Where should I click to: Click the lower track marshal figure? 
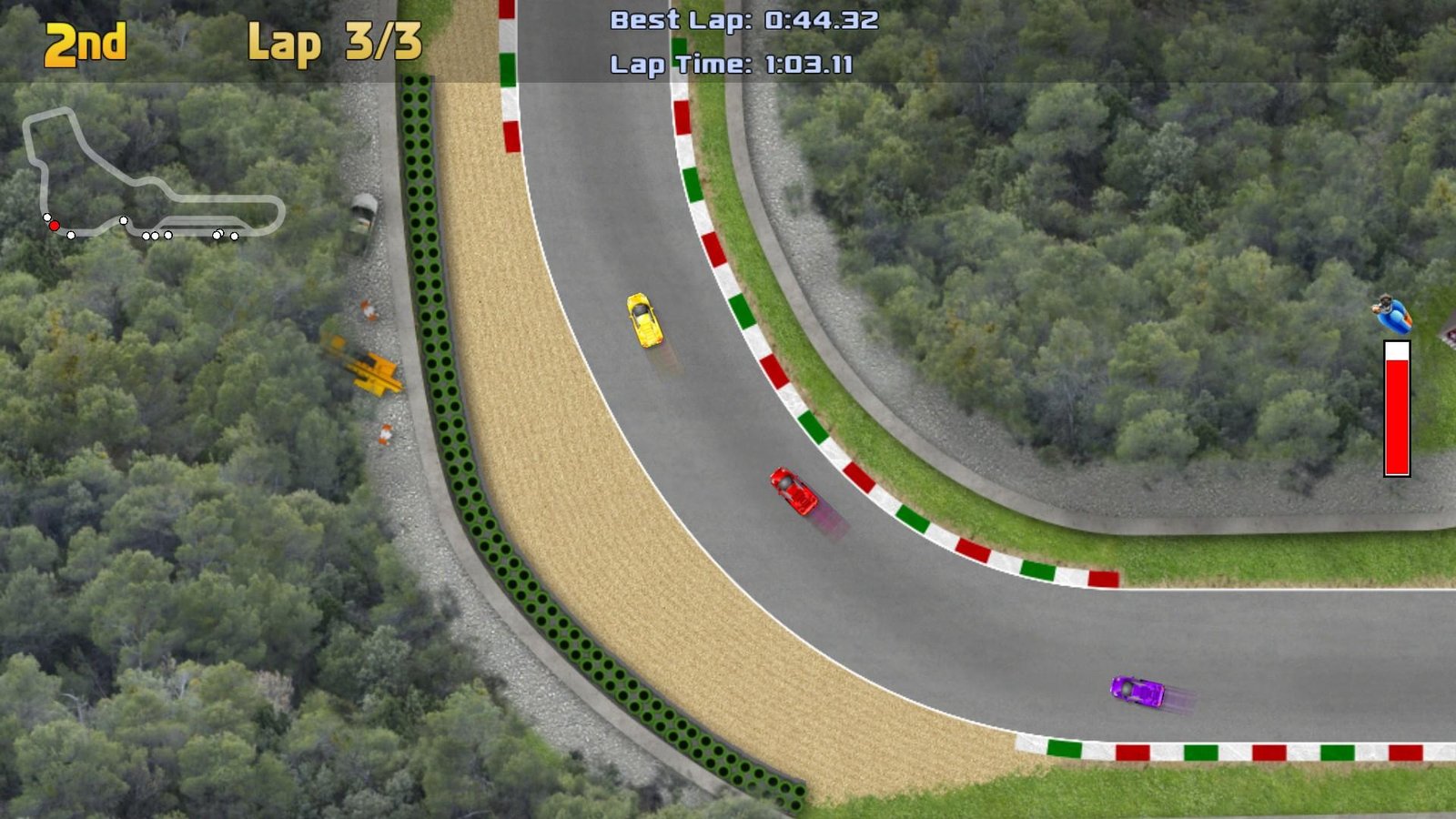click(x=386, y=436)
